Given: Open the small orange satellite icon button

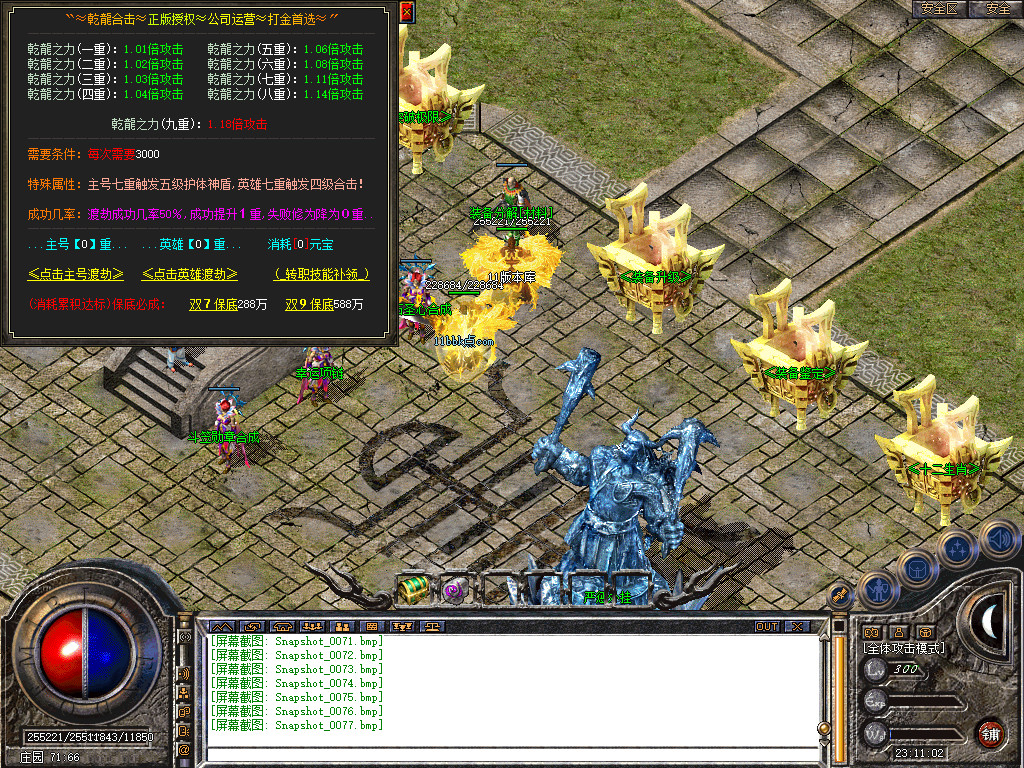Looking at the screenshot, I should click(841, 595).
